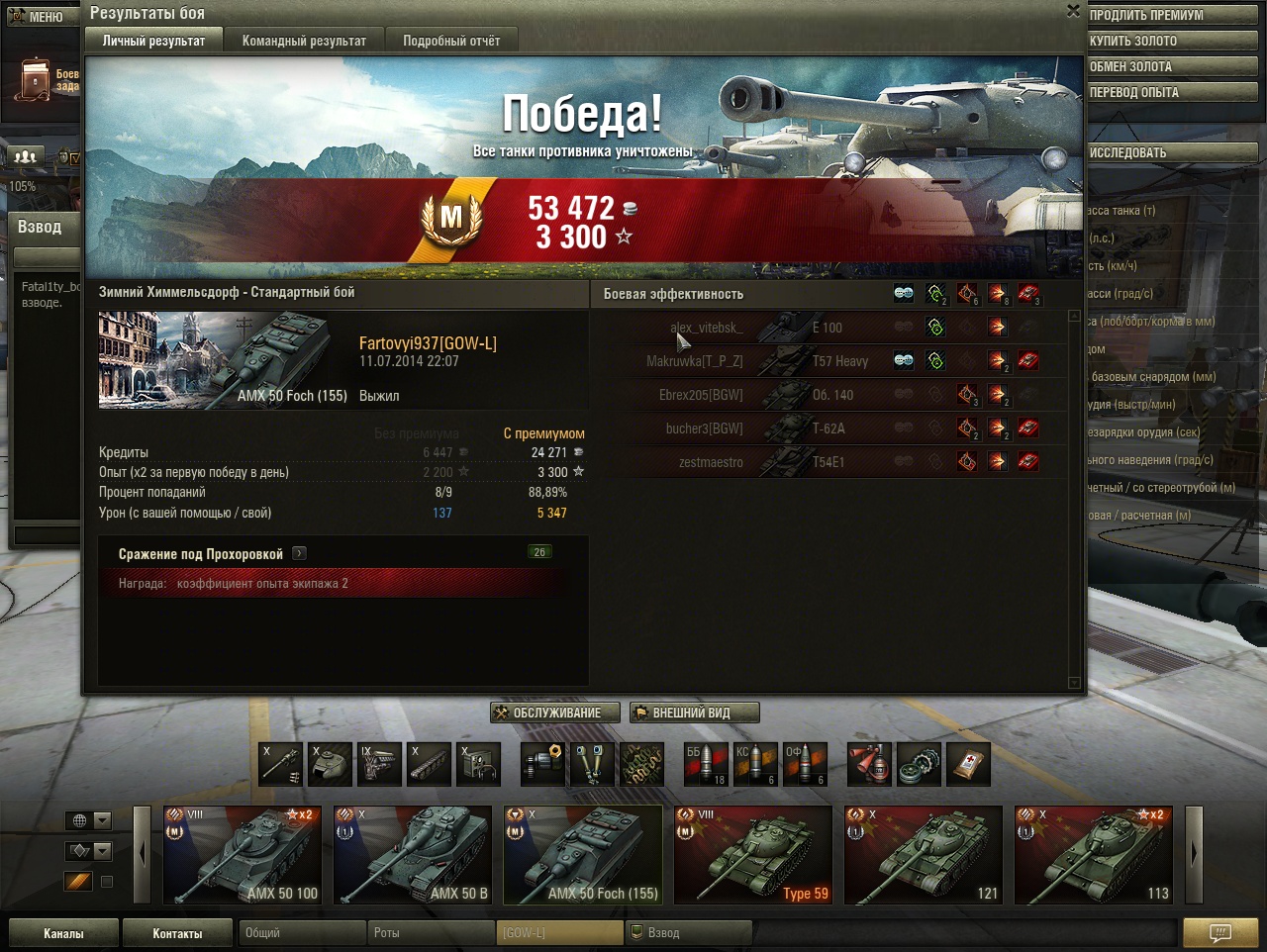This screenshot has height=952, width=1267.
Task: Open ВНЕШНИЙ ВИД appearance button
Action: tap(694, 713)
